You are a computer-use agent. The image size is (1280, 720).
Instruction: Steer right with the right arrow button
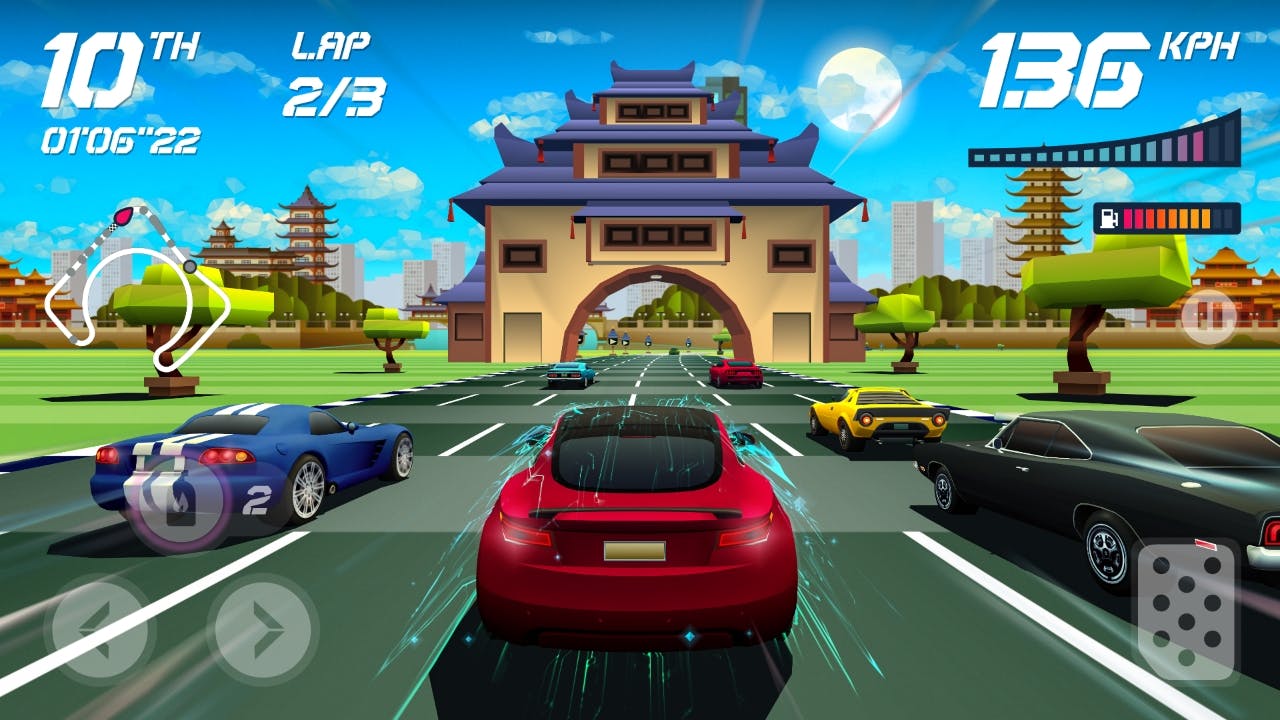point(262,627)
